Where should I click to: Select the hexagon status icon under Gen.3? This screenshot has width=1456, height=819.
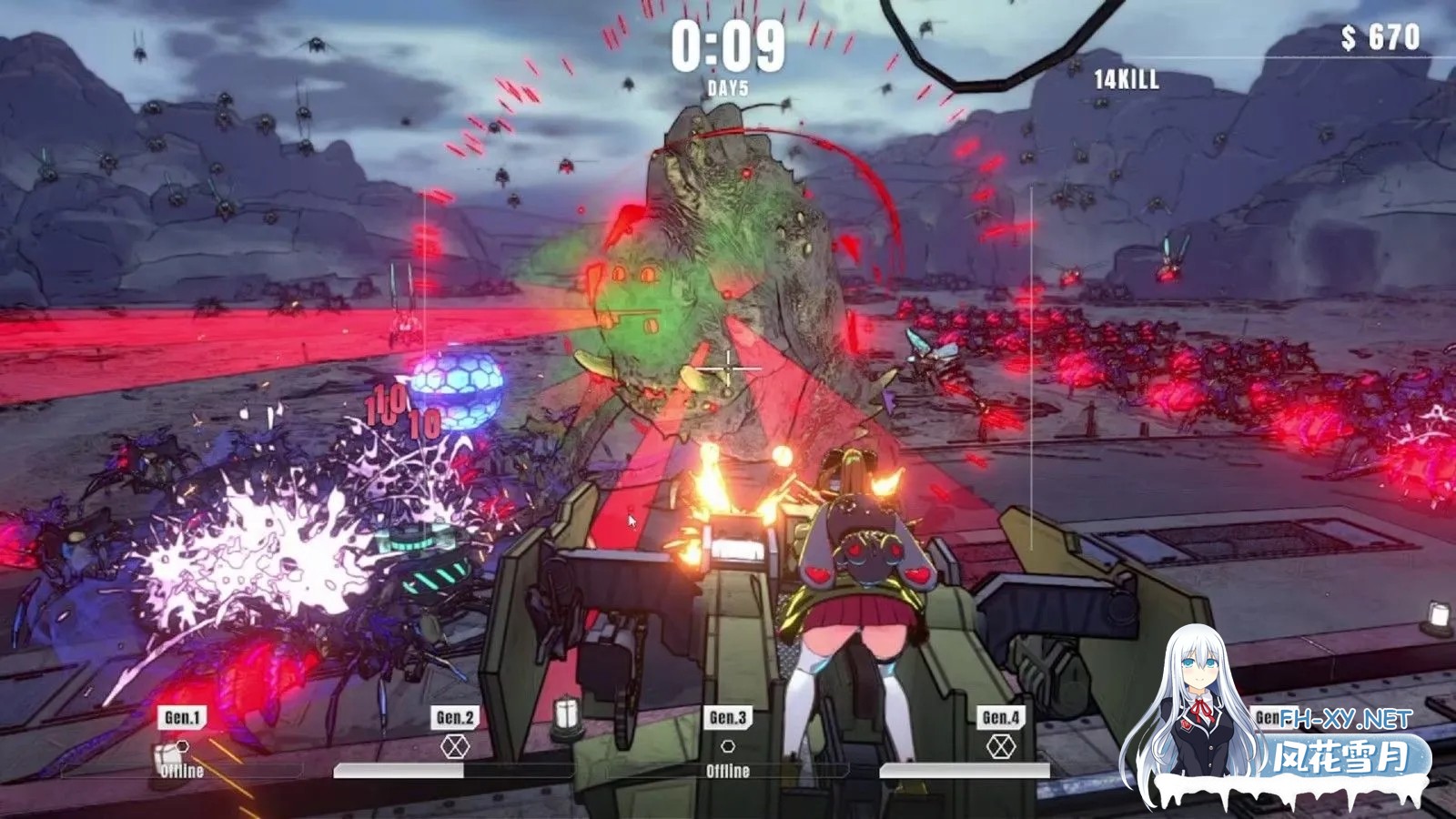[728, 745]
